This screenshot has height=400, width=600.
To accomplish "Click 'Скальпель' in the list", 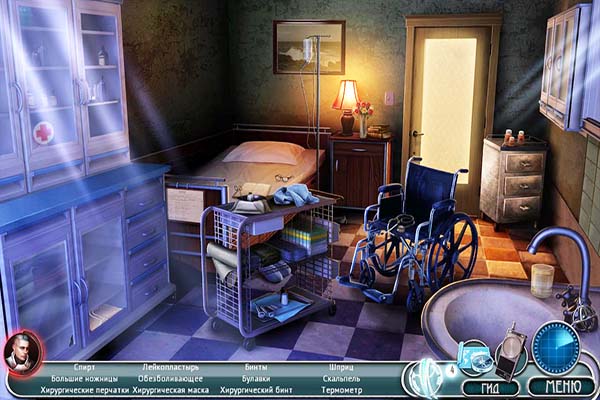I will coord(342,379).
